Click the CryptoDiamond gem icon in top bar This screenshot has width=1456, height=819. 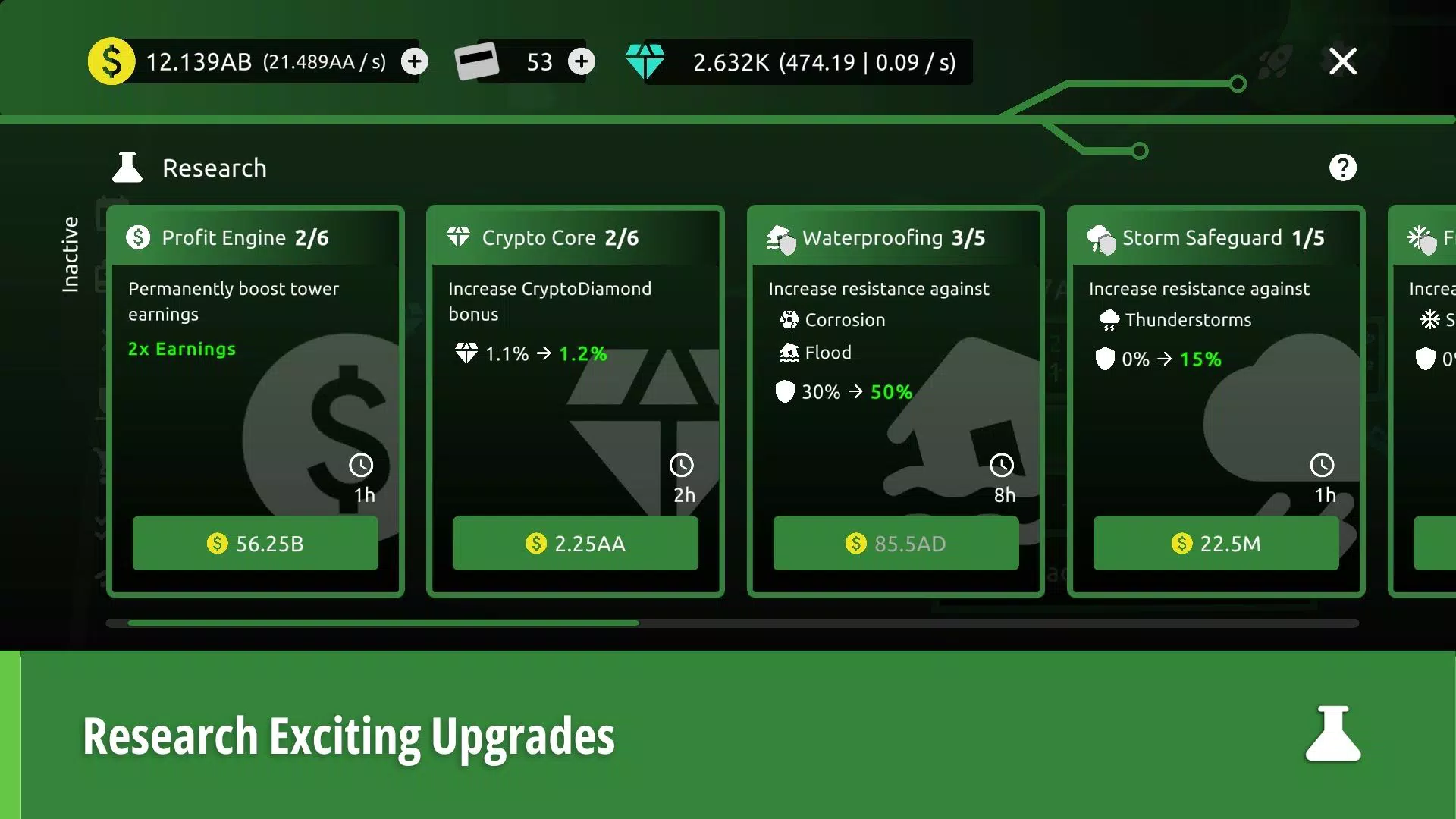645,61
